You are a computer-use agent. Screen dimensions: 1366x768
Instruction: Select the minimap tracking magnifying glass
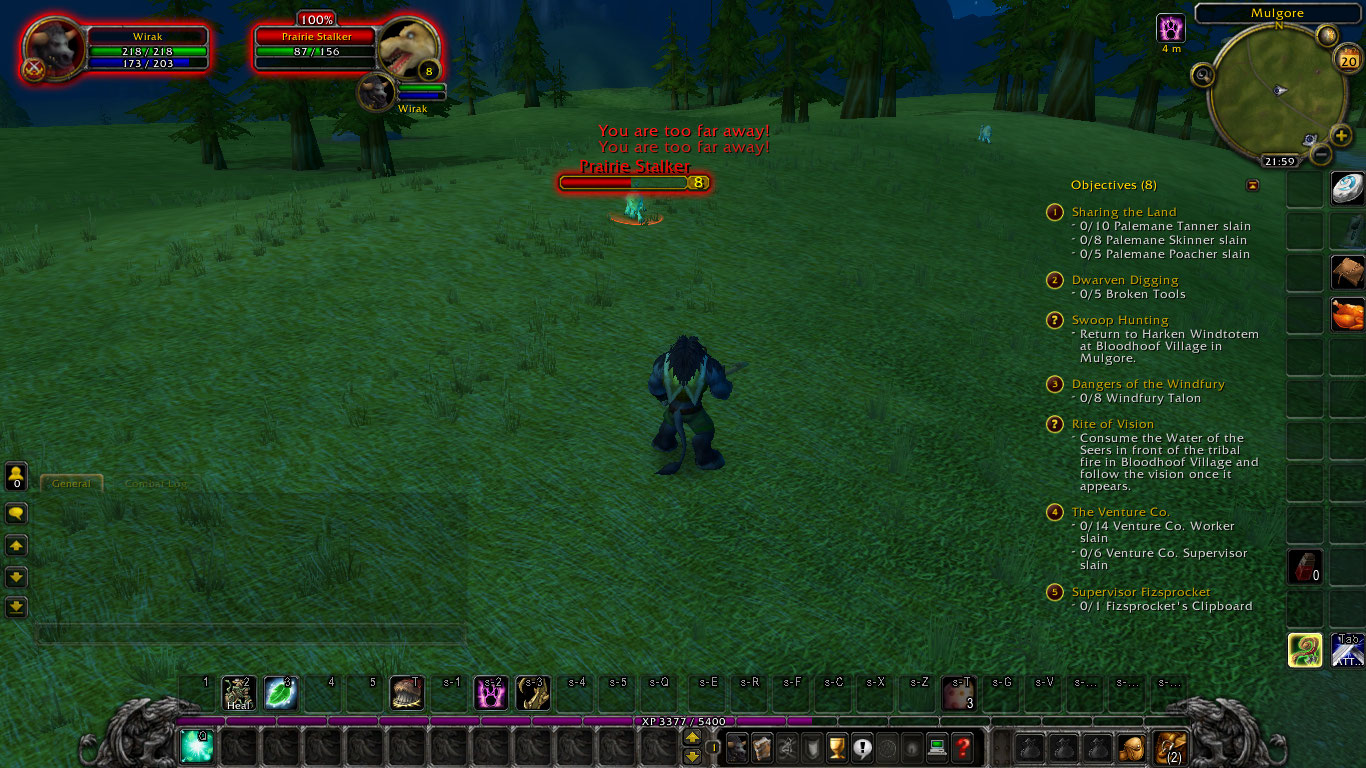coord(1203,74)
